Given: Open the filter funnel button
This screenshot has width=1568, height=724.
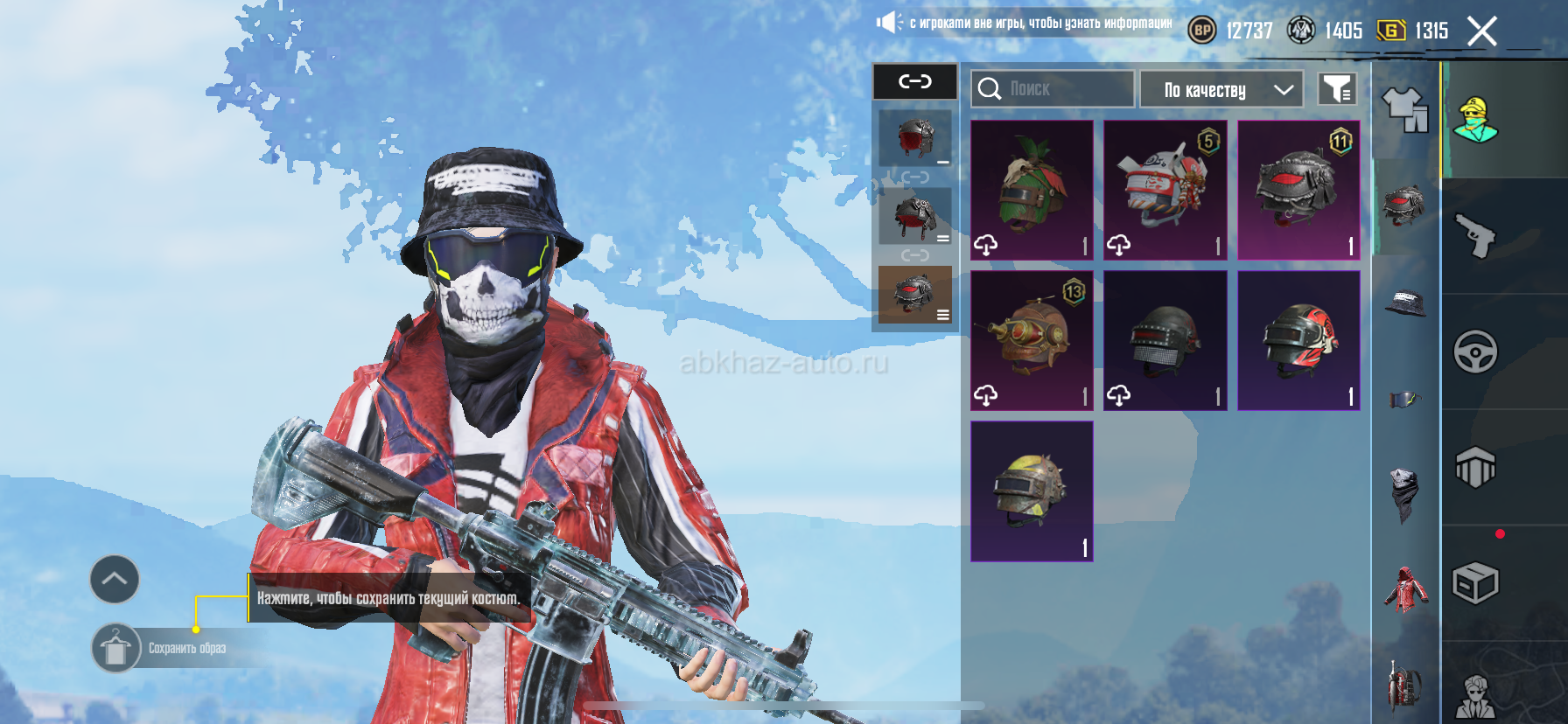Looking at the screenshot, I should click(1337, 89).
